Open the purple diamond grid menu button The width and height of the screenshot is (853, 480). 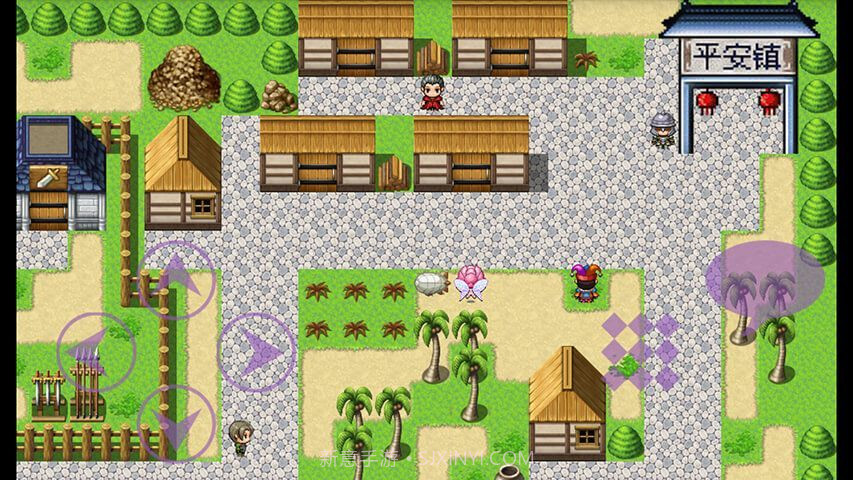click(x=640, y=351)
